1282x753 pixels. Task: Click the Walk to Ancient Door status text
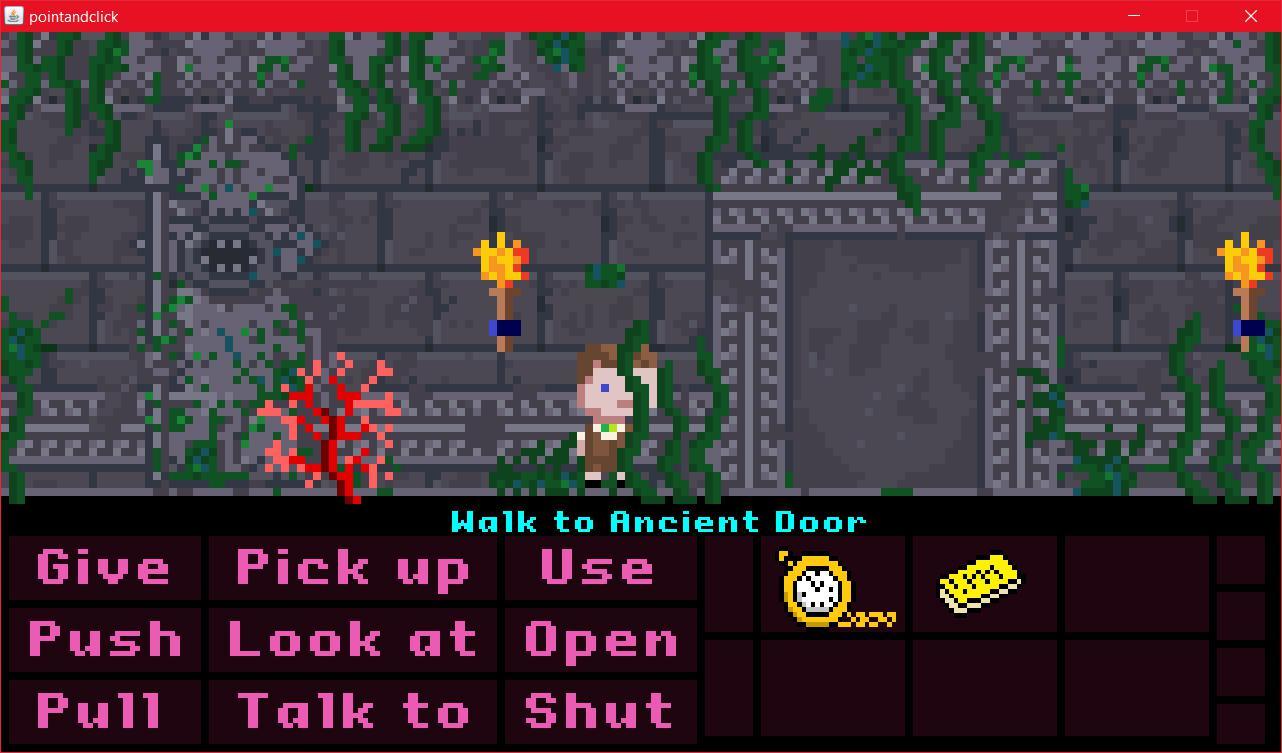(x=660, y=521)
